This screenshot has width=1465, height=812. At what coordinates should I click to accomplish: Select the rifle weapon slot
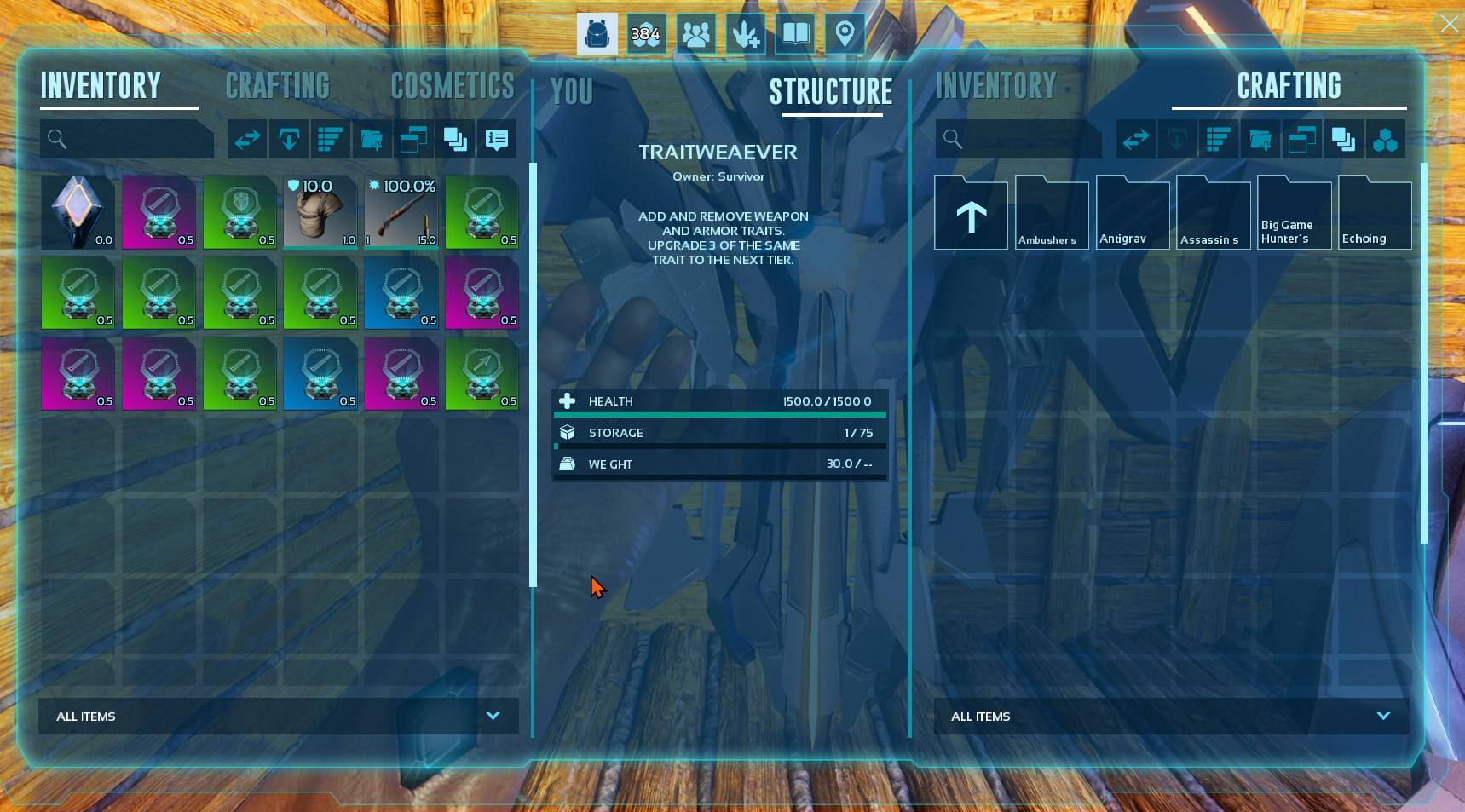pos(401,212)
